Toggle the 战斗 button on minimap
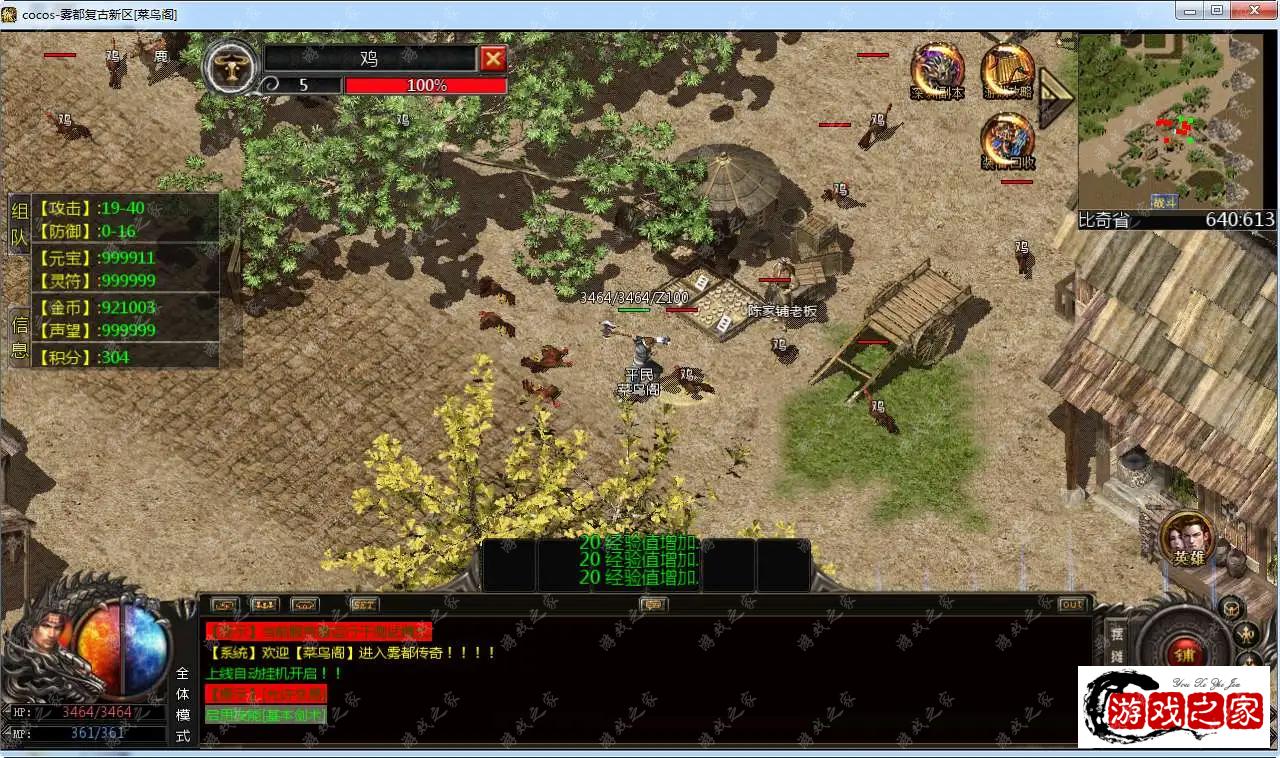The height and width of the screenshot is (758, 1280). [1163, 201]
